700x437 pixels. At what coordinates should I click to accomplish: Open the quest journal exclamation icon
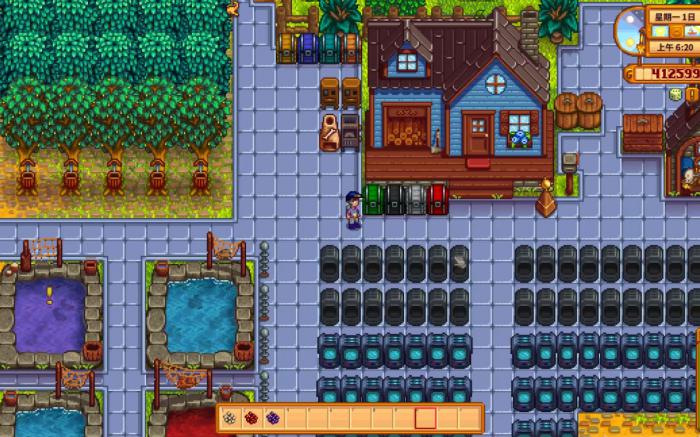[x=691, y=94]
